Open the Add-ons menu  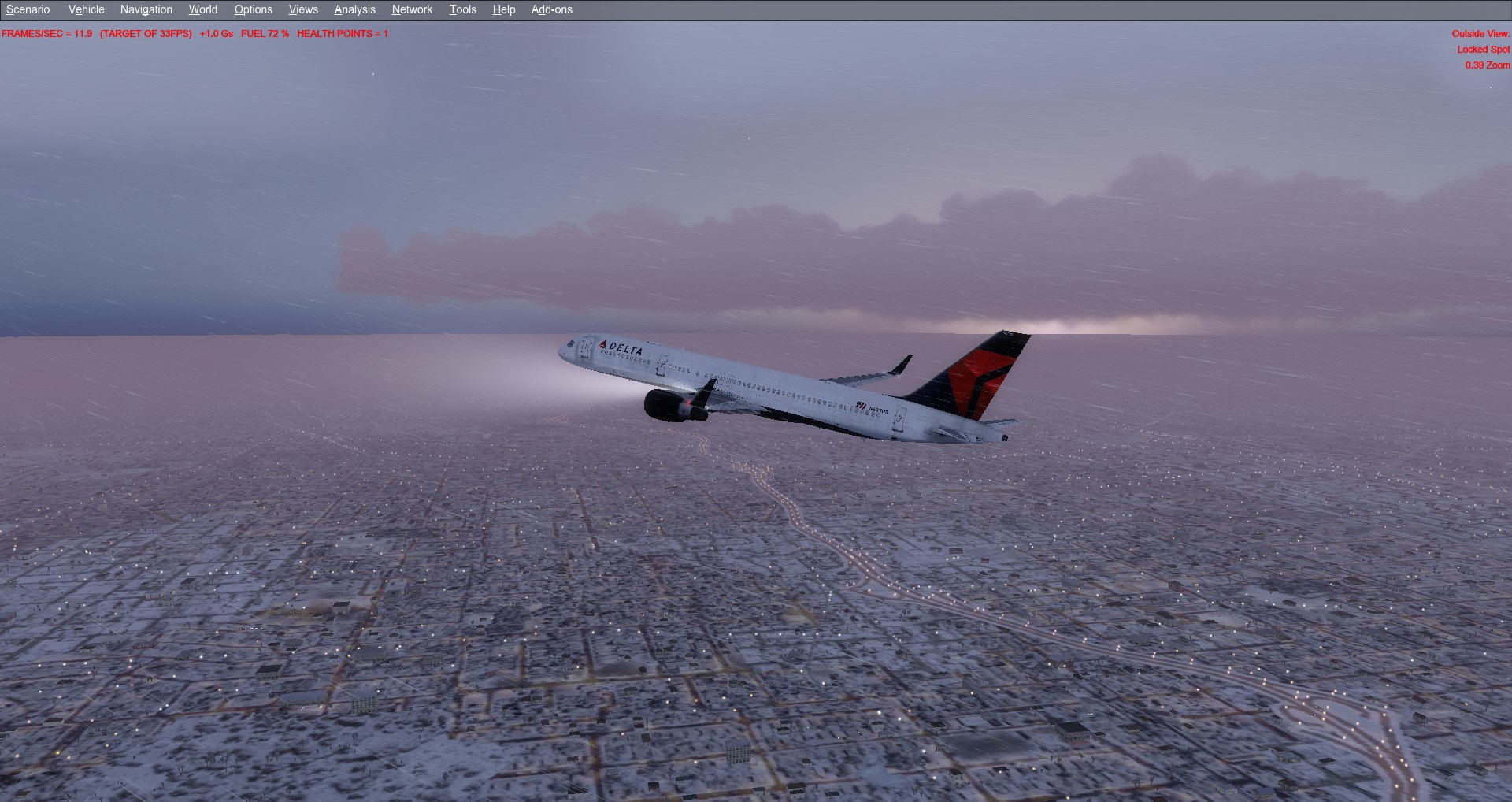(x=550, y=9)
